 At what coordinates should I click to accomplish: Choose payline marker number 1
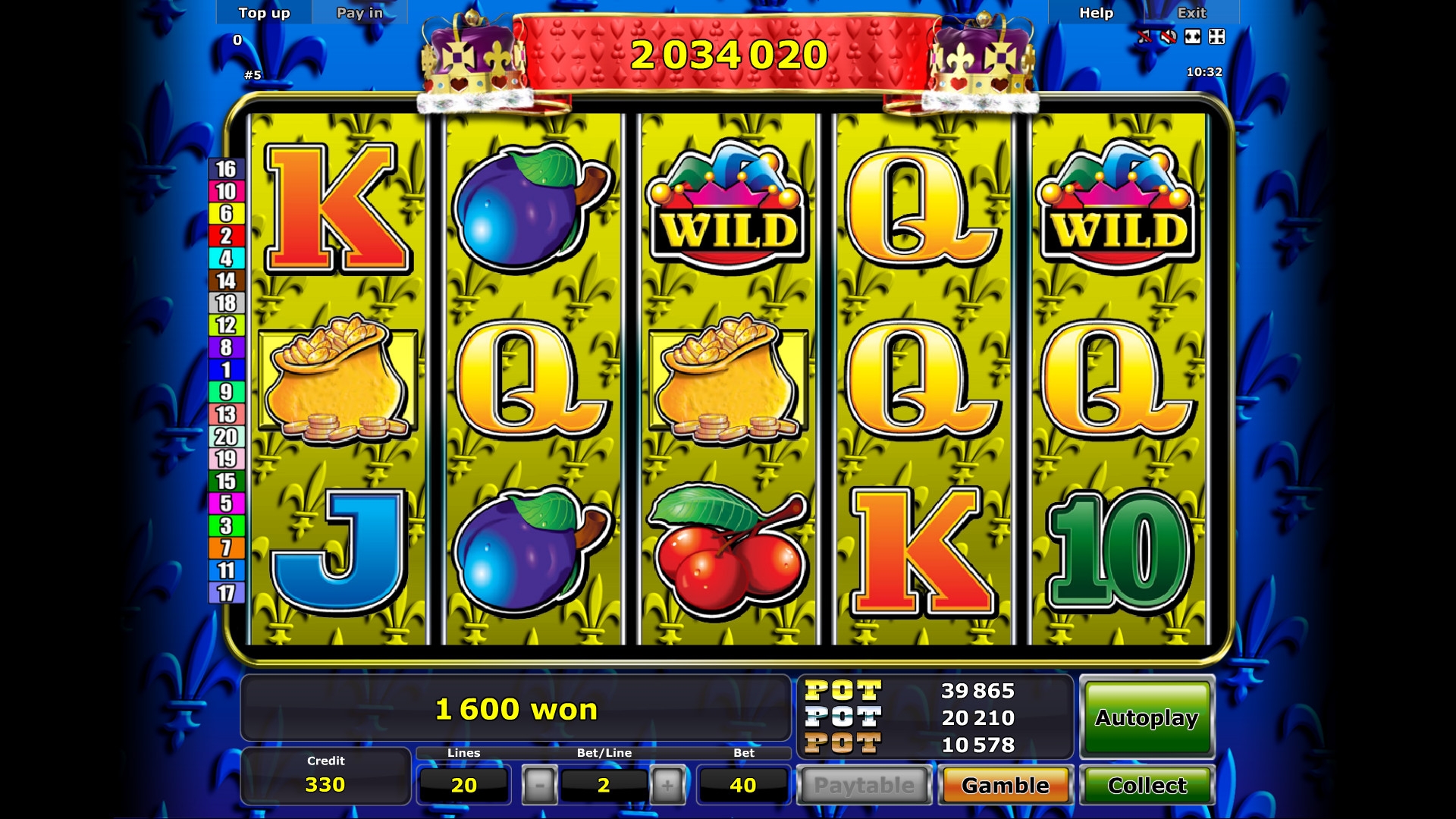[226, 370]
